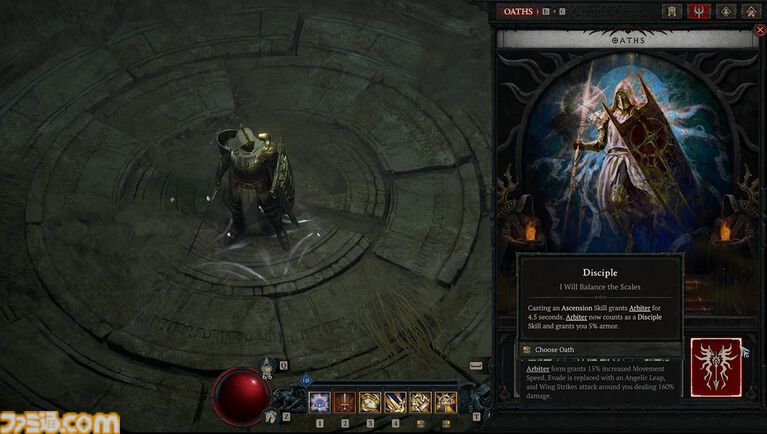Use the golden blade skill in slot 4

[x=395, y=402]
